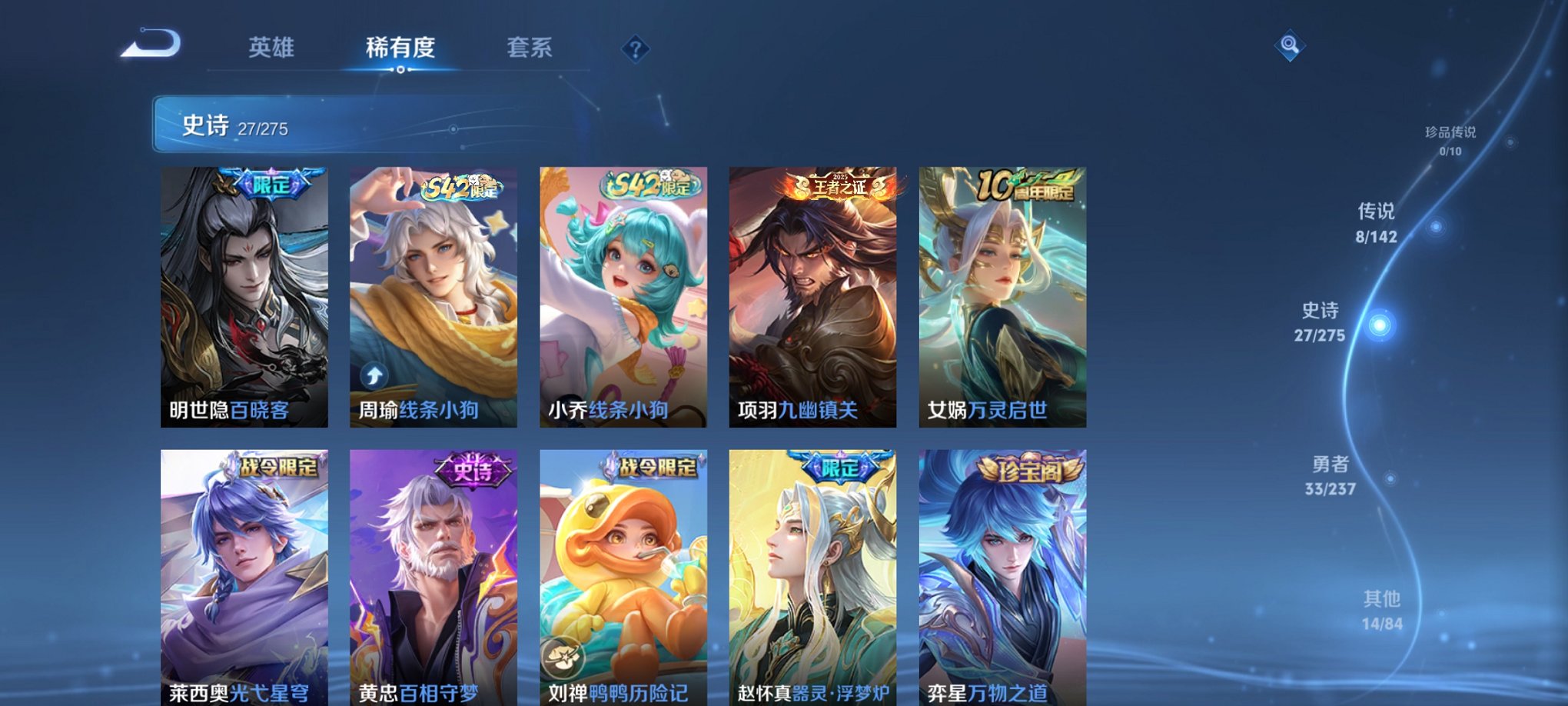Switch to the 英雄 tab
This screenshot has height=706, width=1568.
(273, 48)
